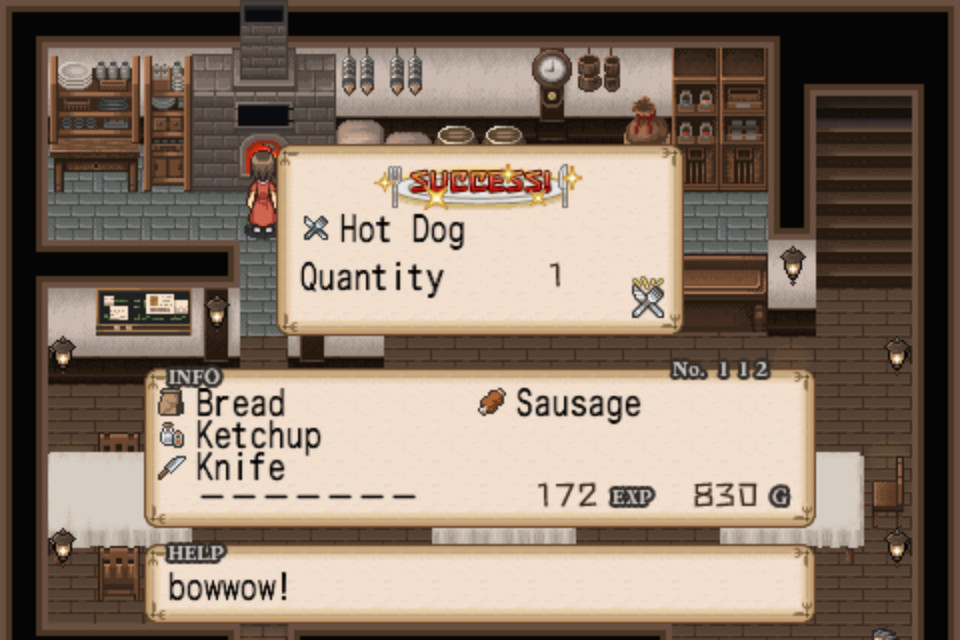
Task: Select the Bread ingredient
Action: point(223,404)
